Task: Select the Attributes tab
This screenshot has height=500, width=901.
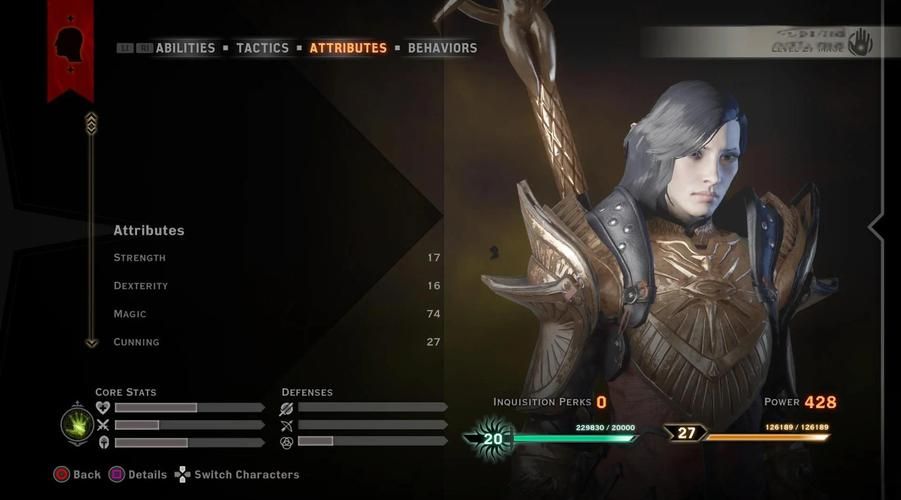Action: 348,48
